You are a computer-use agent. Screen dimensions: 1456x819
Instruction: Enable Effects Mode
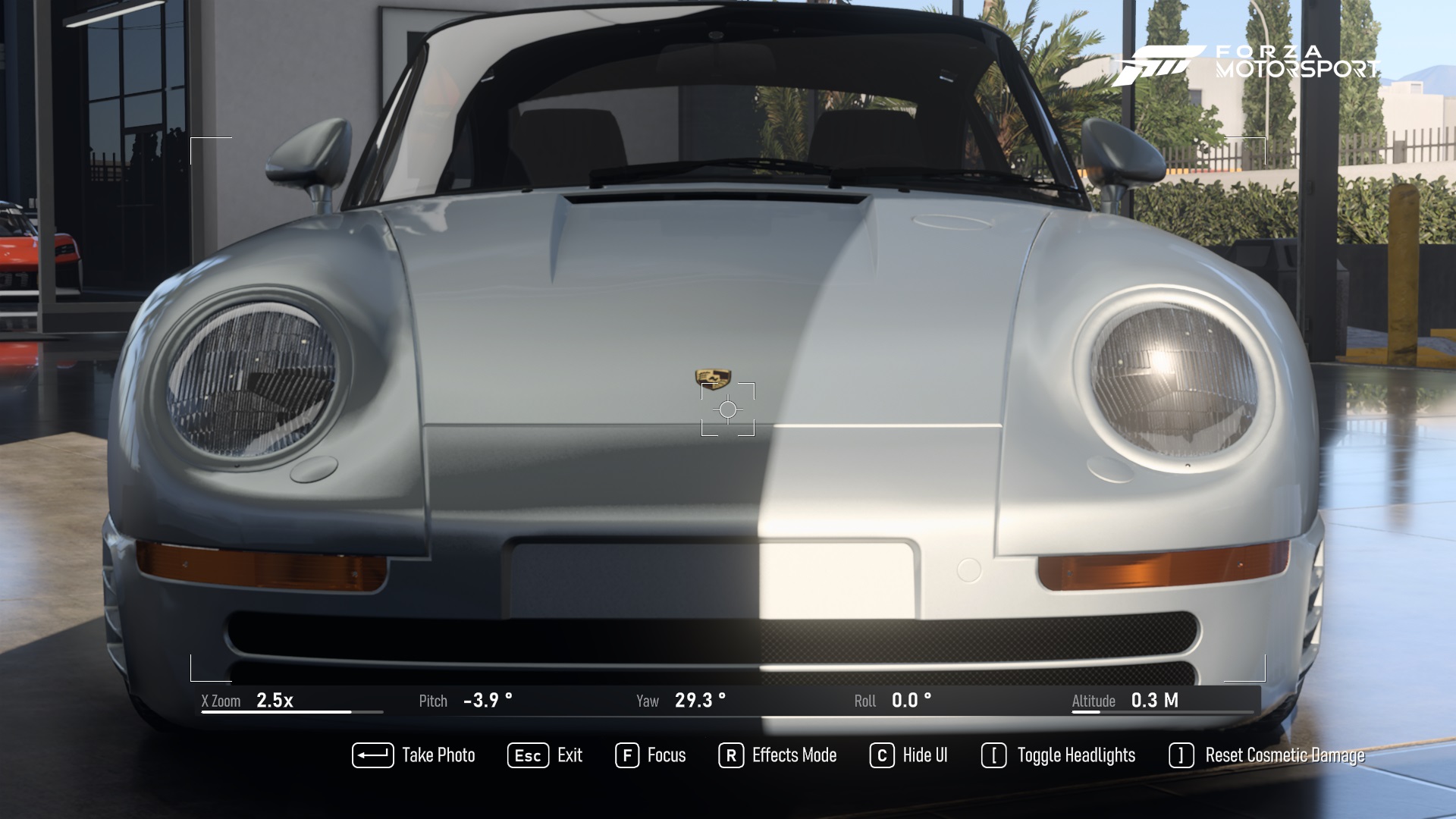pos(793,755)
